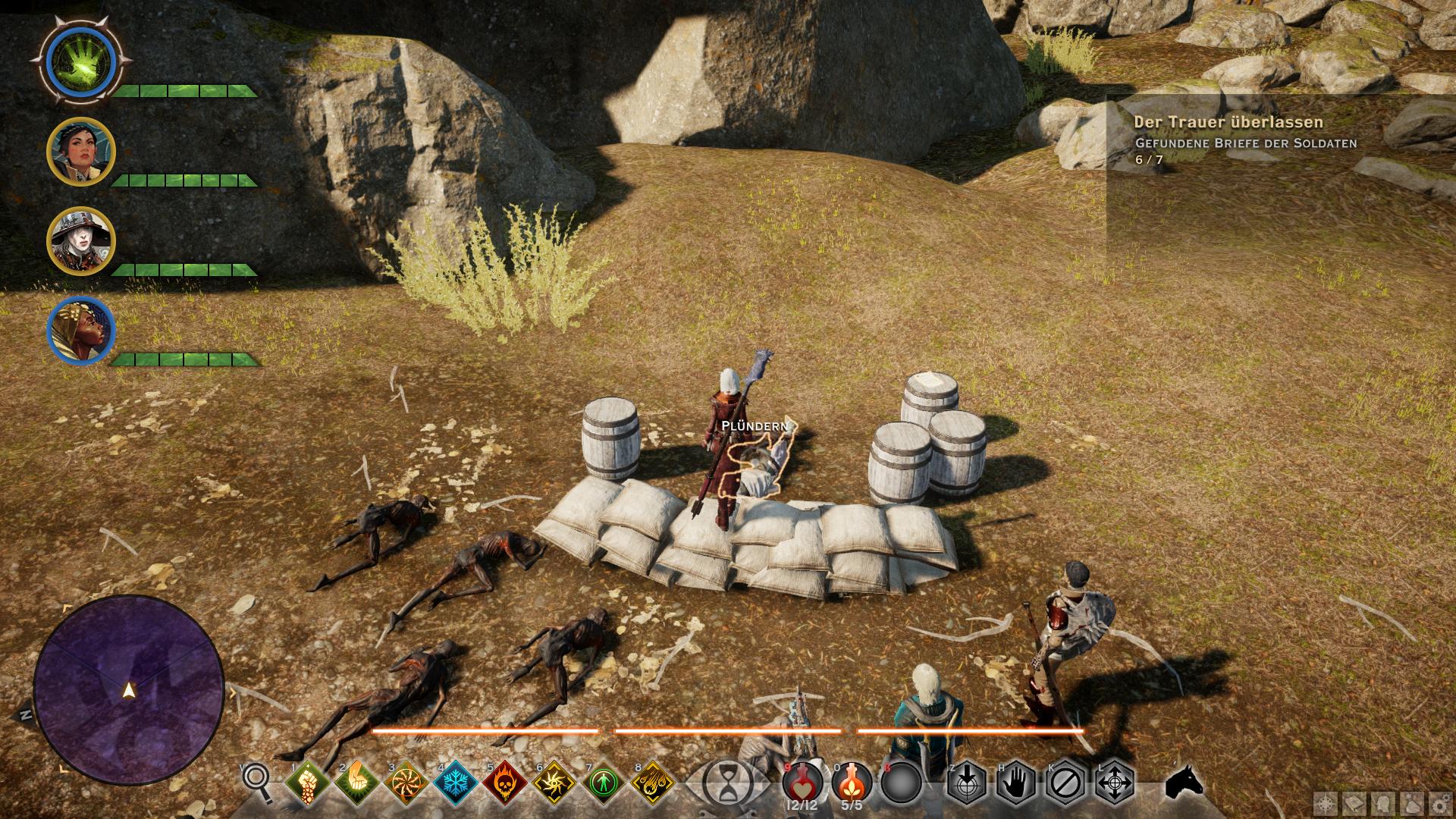Drink the red heart health potion
This screenshot has width=1456, height=819.
tap(802, 781)
